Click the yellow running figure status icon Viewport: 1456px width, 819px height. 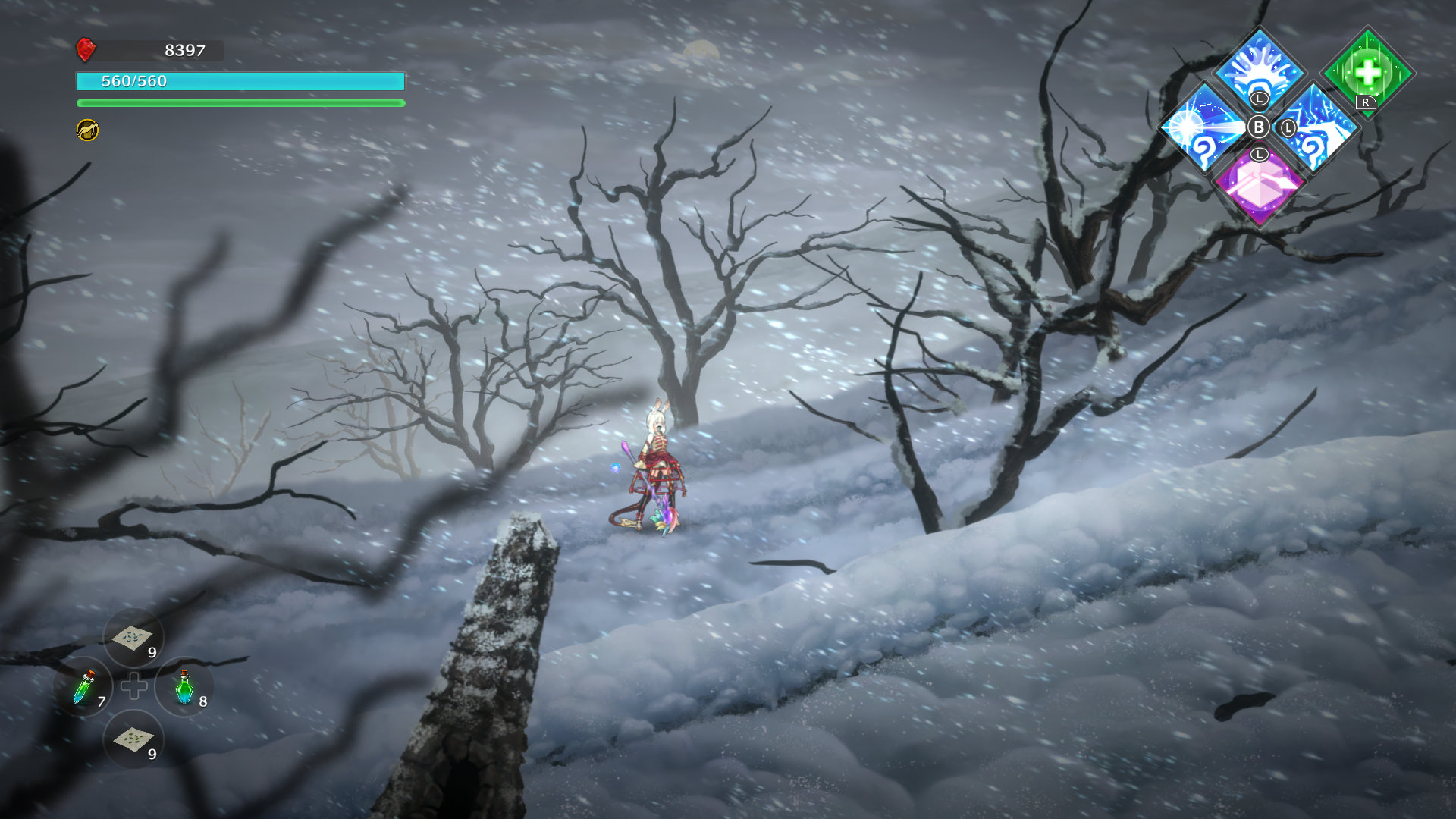tap(88, 130)
